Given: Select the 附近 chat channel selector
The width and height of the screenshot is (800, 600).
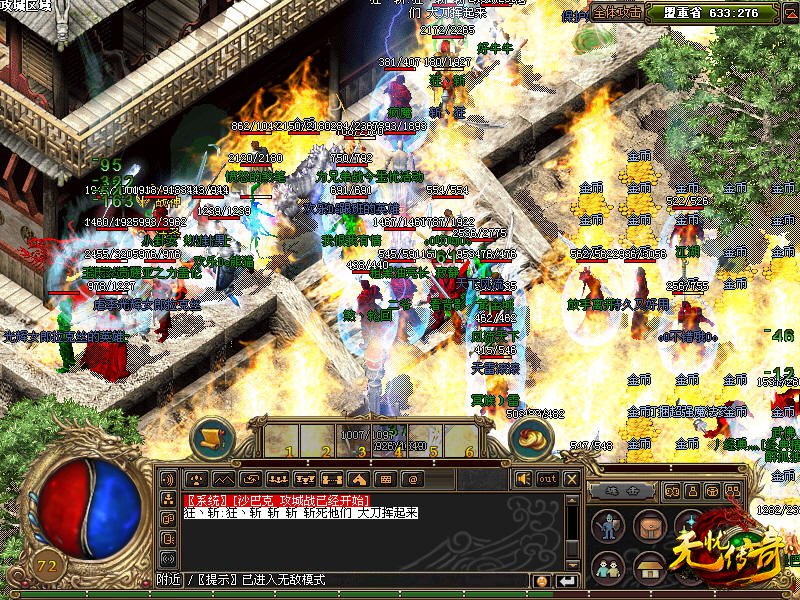Looking at the screenshot, I should pos(169,580).
